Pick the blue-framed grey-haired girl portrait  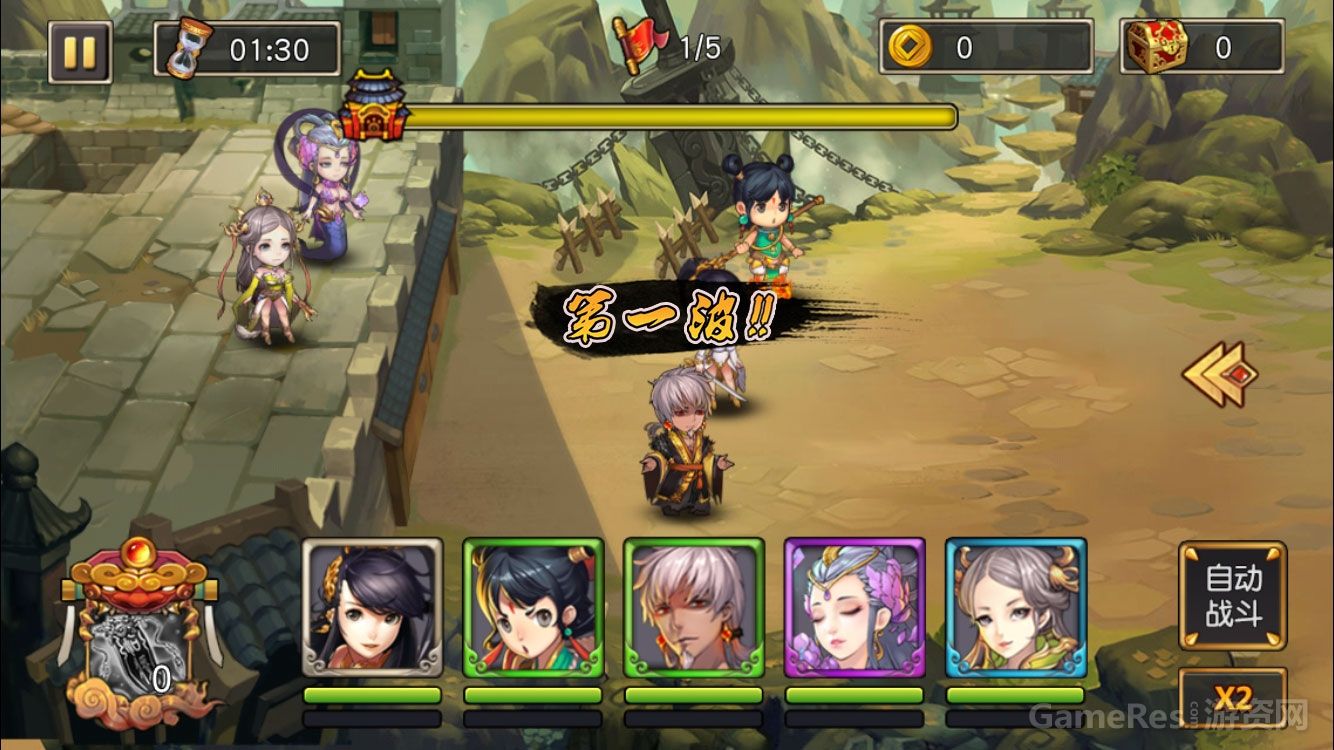pyautogui.click(x=1015, y=608)
